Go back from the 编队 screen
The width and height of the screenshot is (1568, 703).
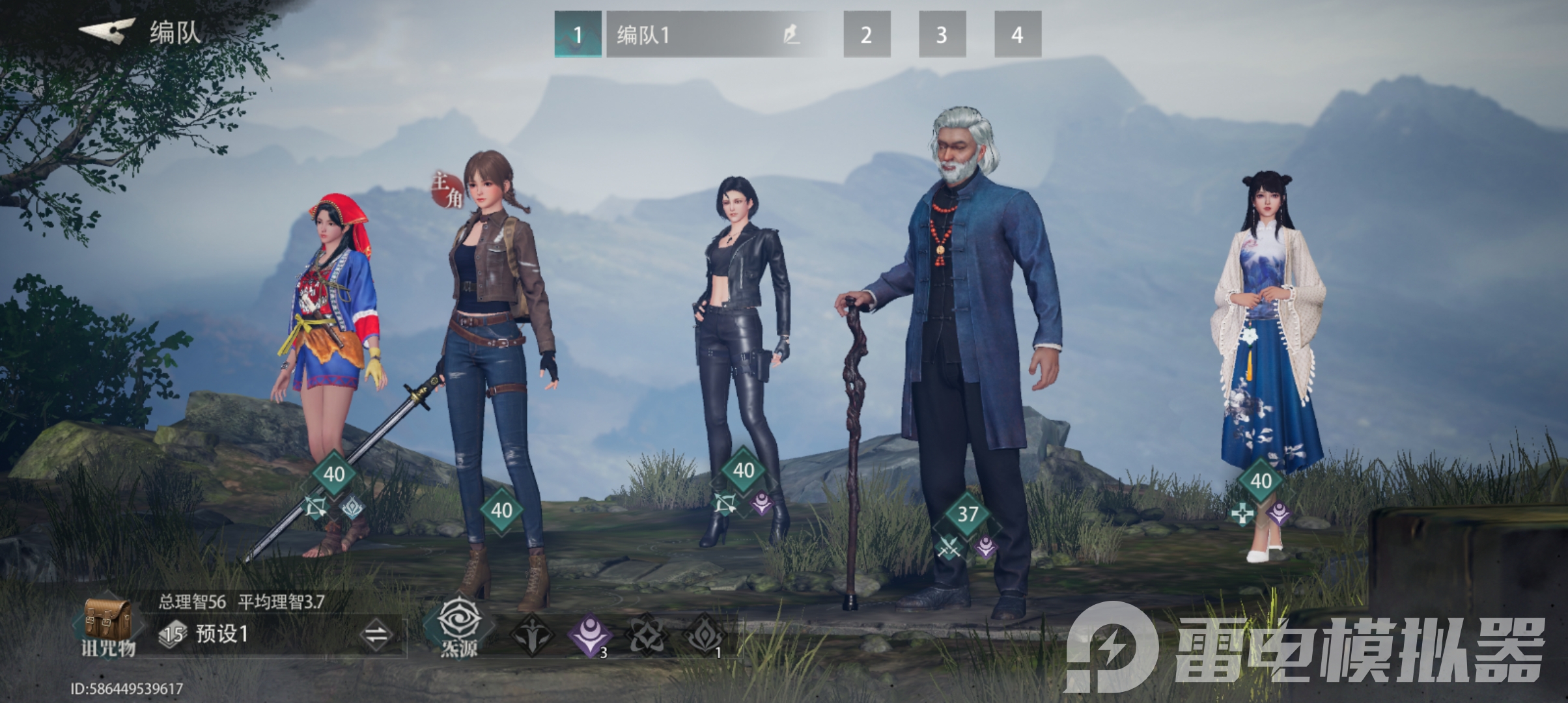pyautogui.click(x=107, y=31)
